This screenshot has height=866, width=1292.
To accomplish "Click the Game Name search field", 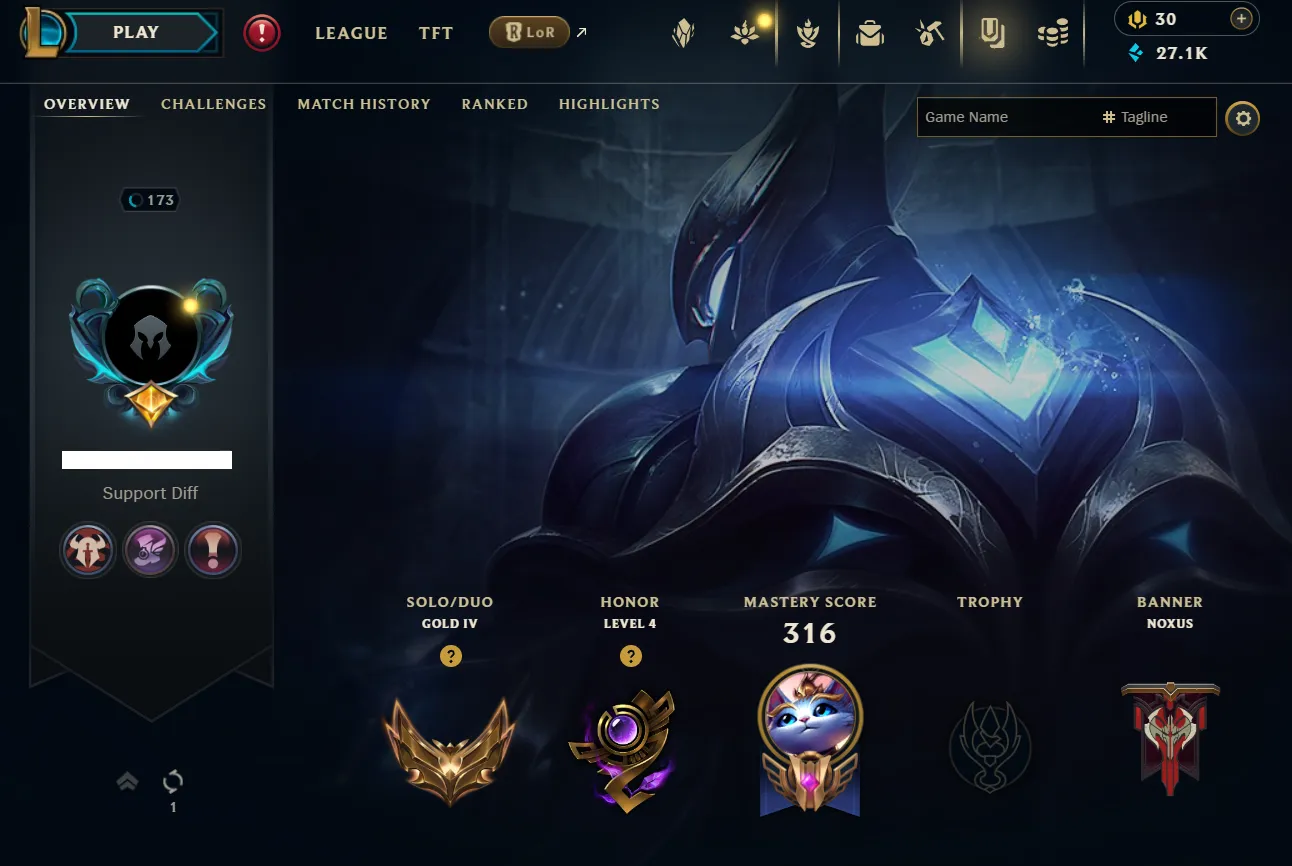I will tap(1000, 117).
